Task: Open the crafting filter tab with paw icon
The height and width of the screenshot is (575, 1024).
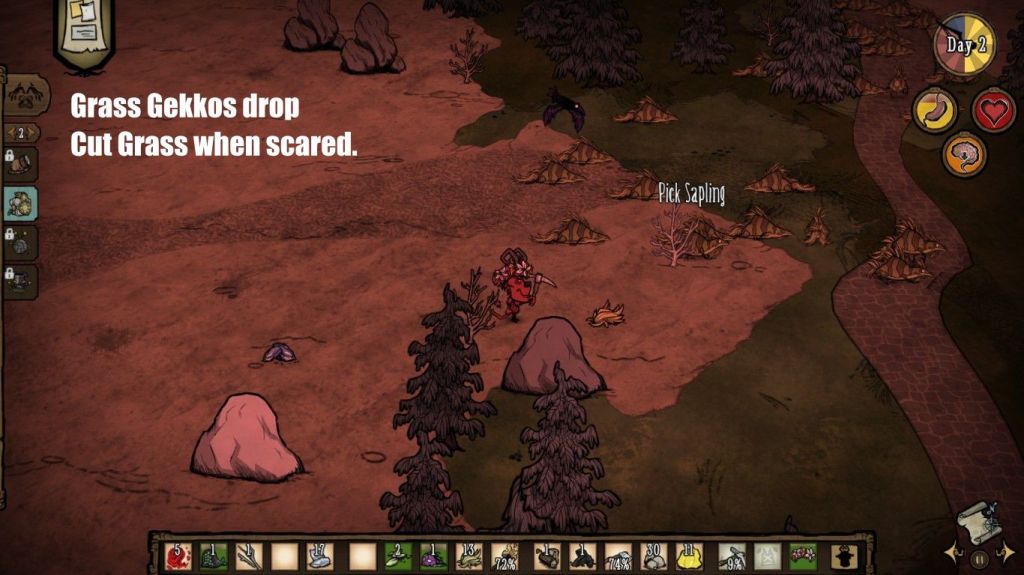Action: coord(26,95)
